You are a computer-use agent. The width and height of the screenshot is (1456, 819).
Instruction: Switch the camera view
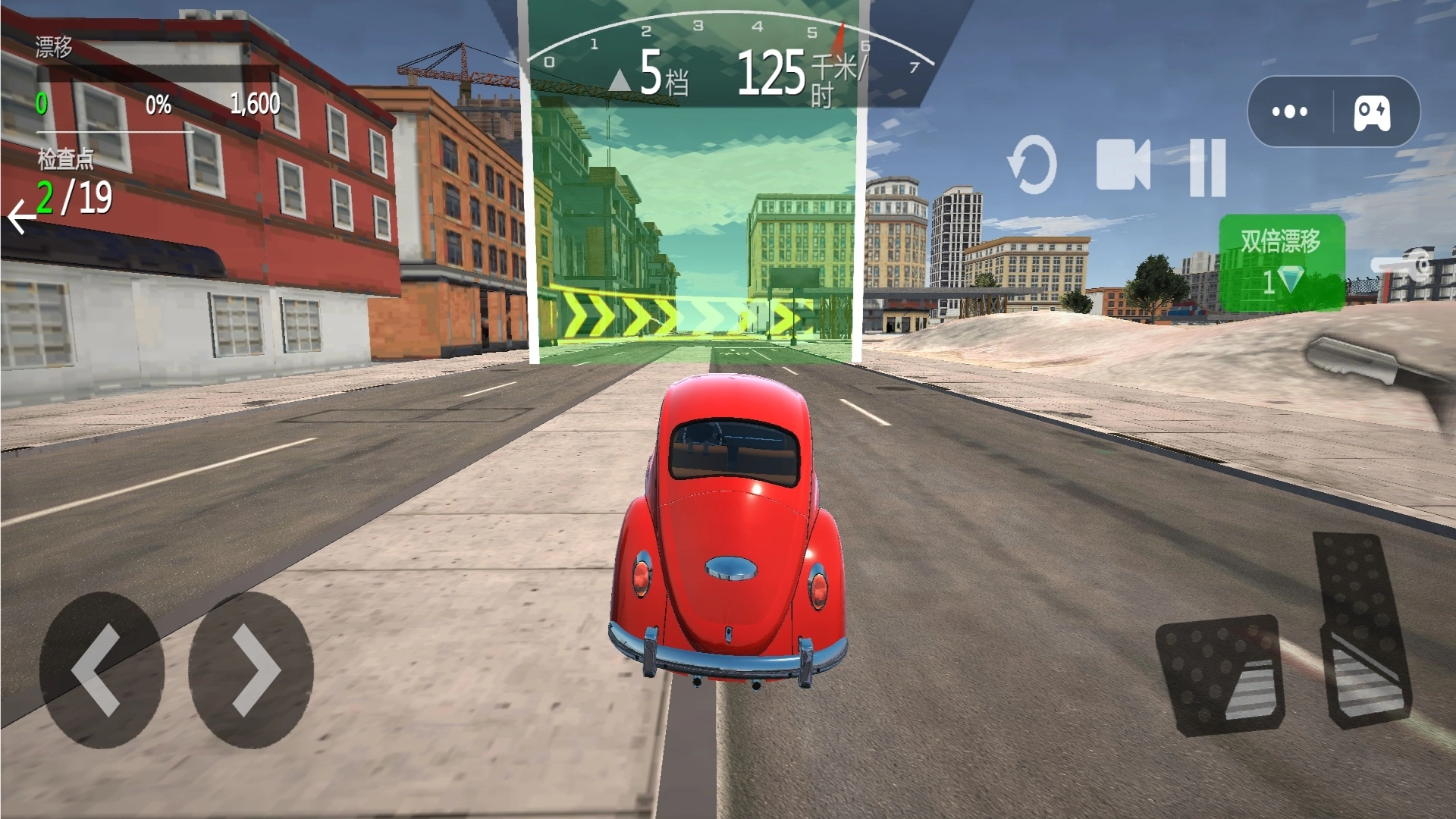(1123, 165)
